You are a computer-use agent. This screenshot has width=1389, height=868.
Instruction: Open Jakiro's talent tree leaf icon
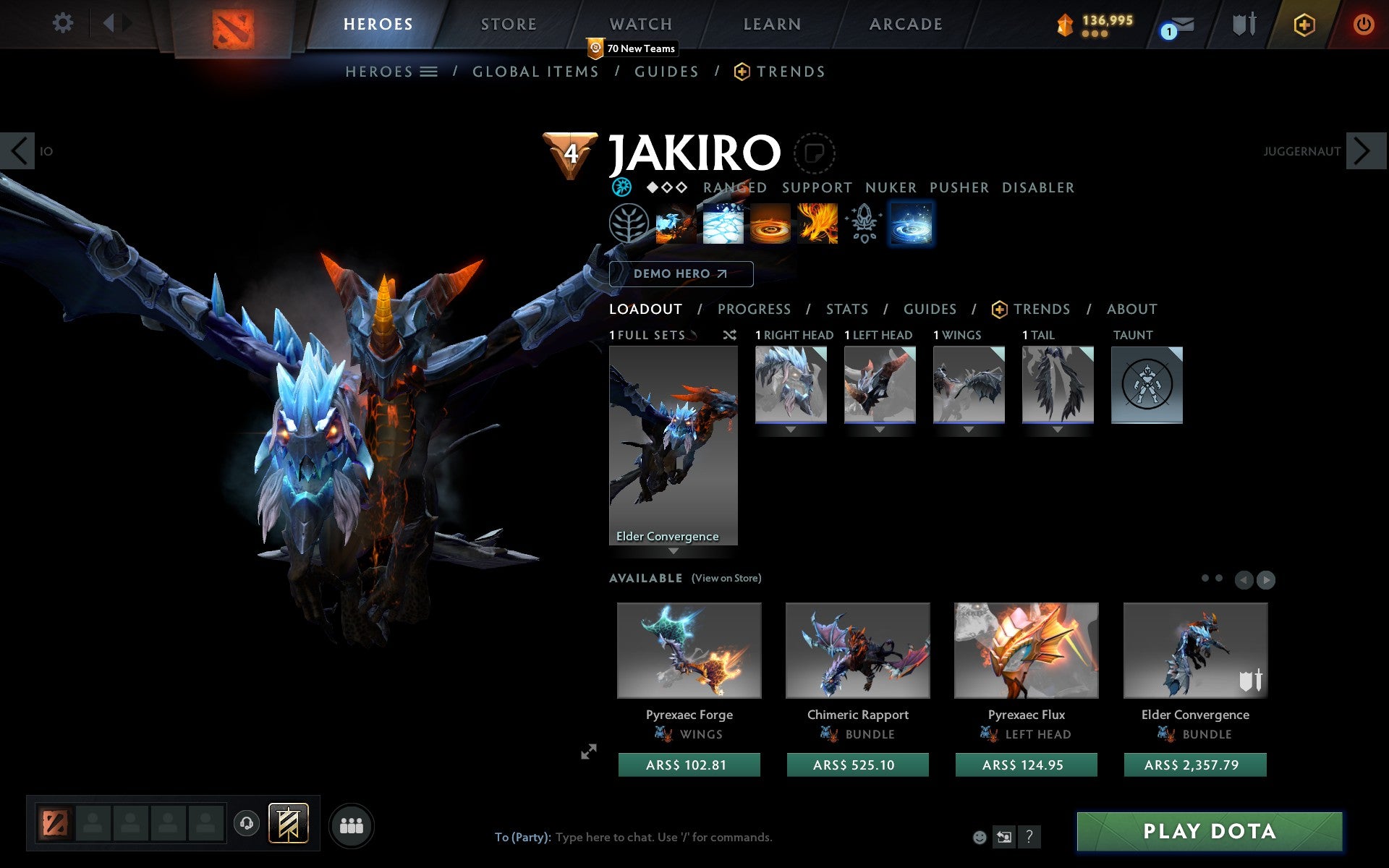tap(629, 224)
